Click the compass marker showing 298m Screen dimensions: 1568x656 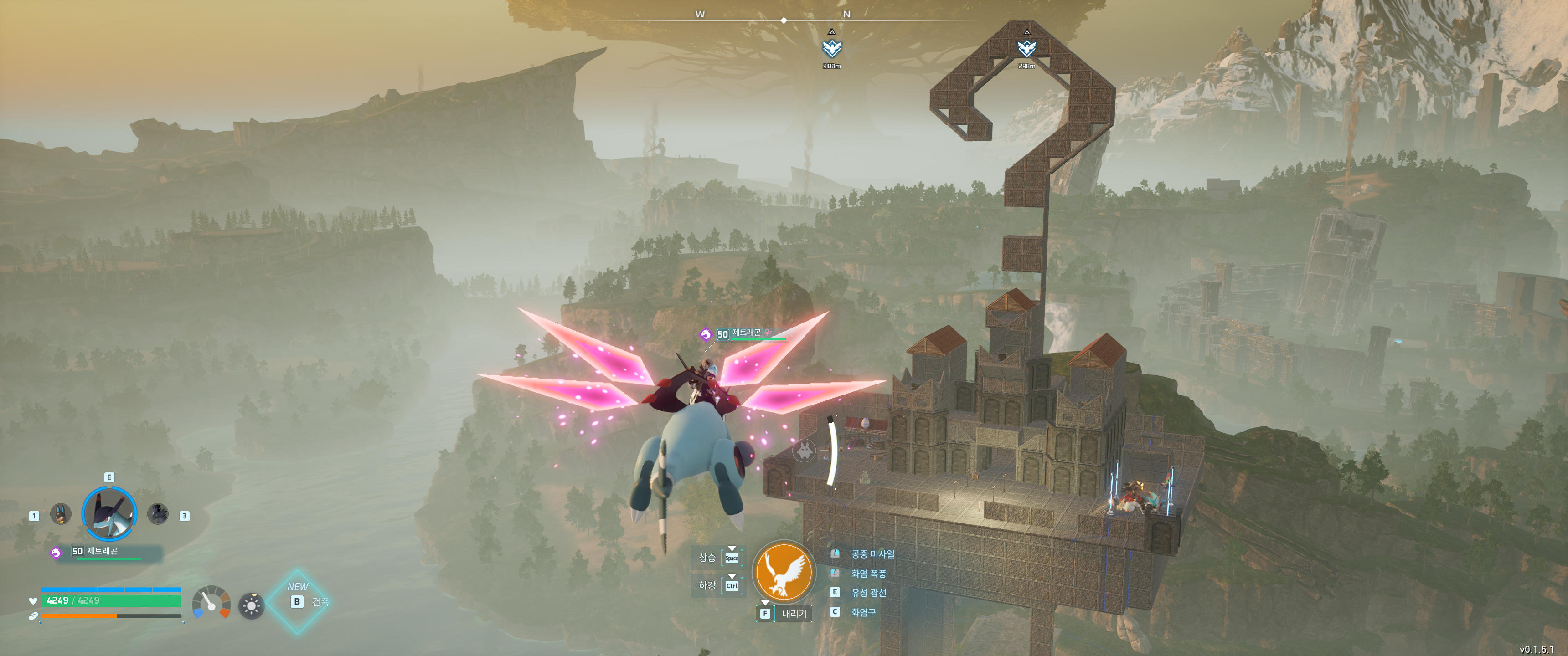(x=1026, y=48)
